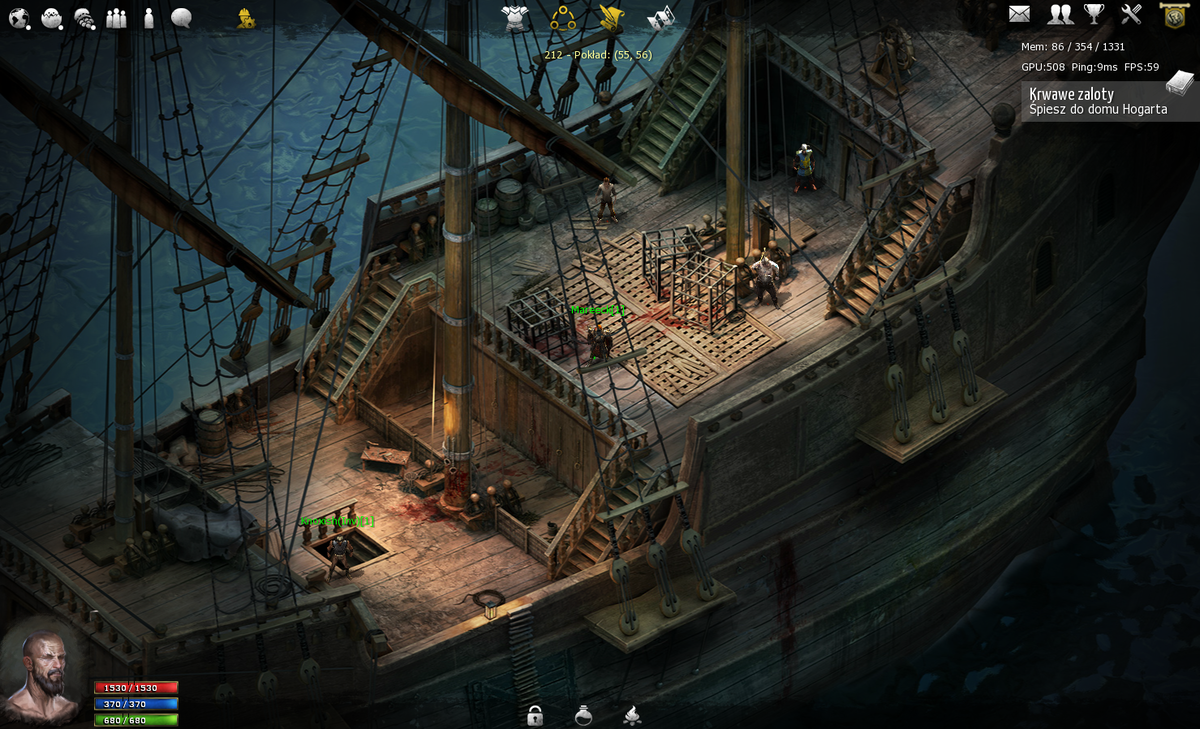
Task: Open the folded map
Action: (661, 18)
